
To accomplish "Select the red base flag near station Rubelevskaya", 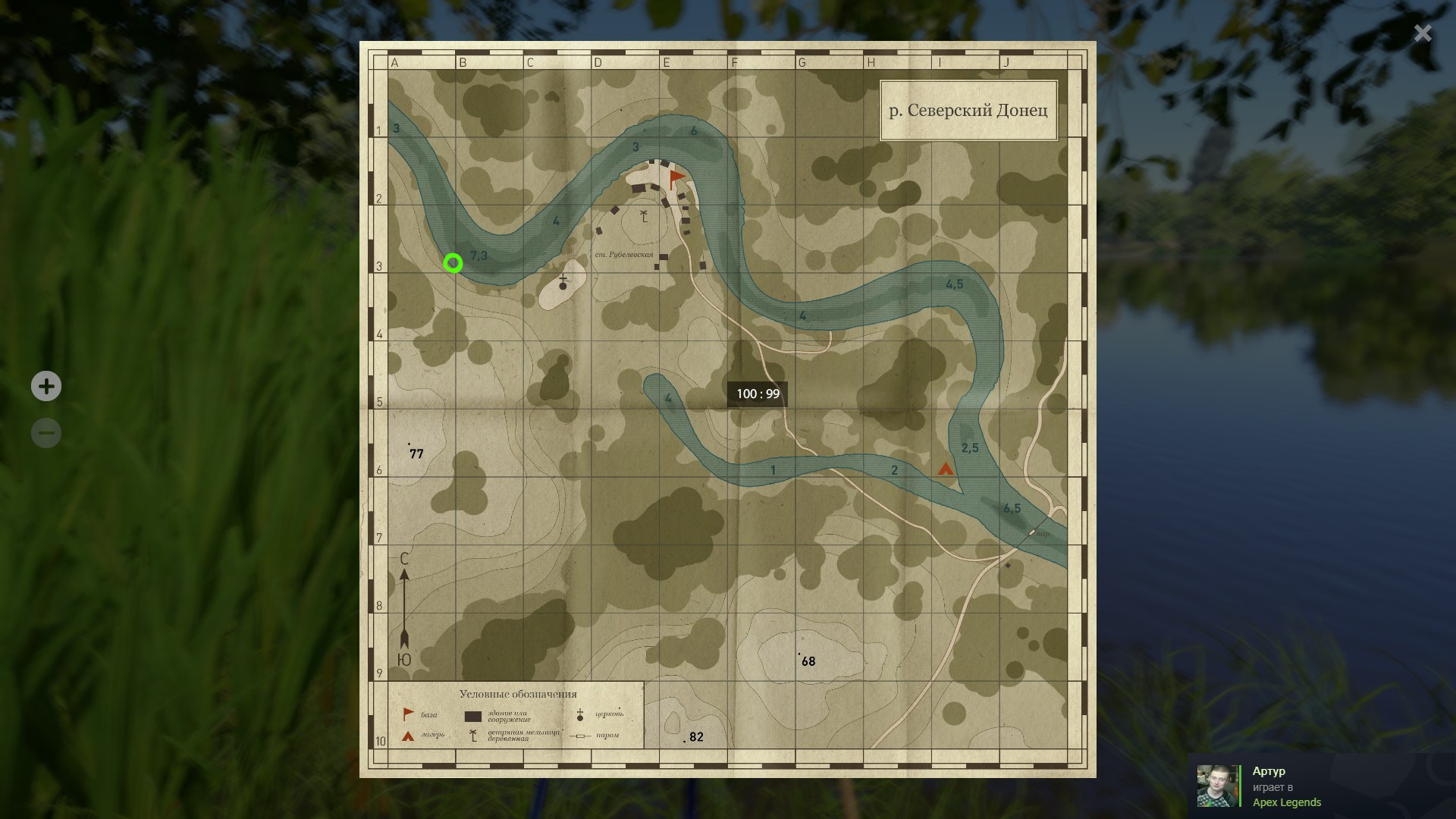I will point(676,176).
